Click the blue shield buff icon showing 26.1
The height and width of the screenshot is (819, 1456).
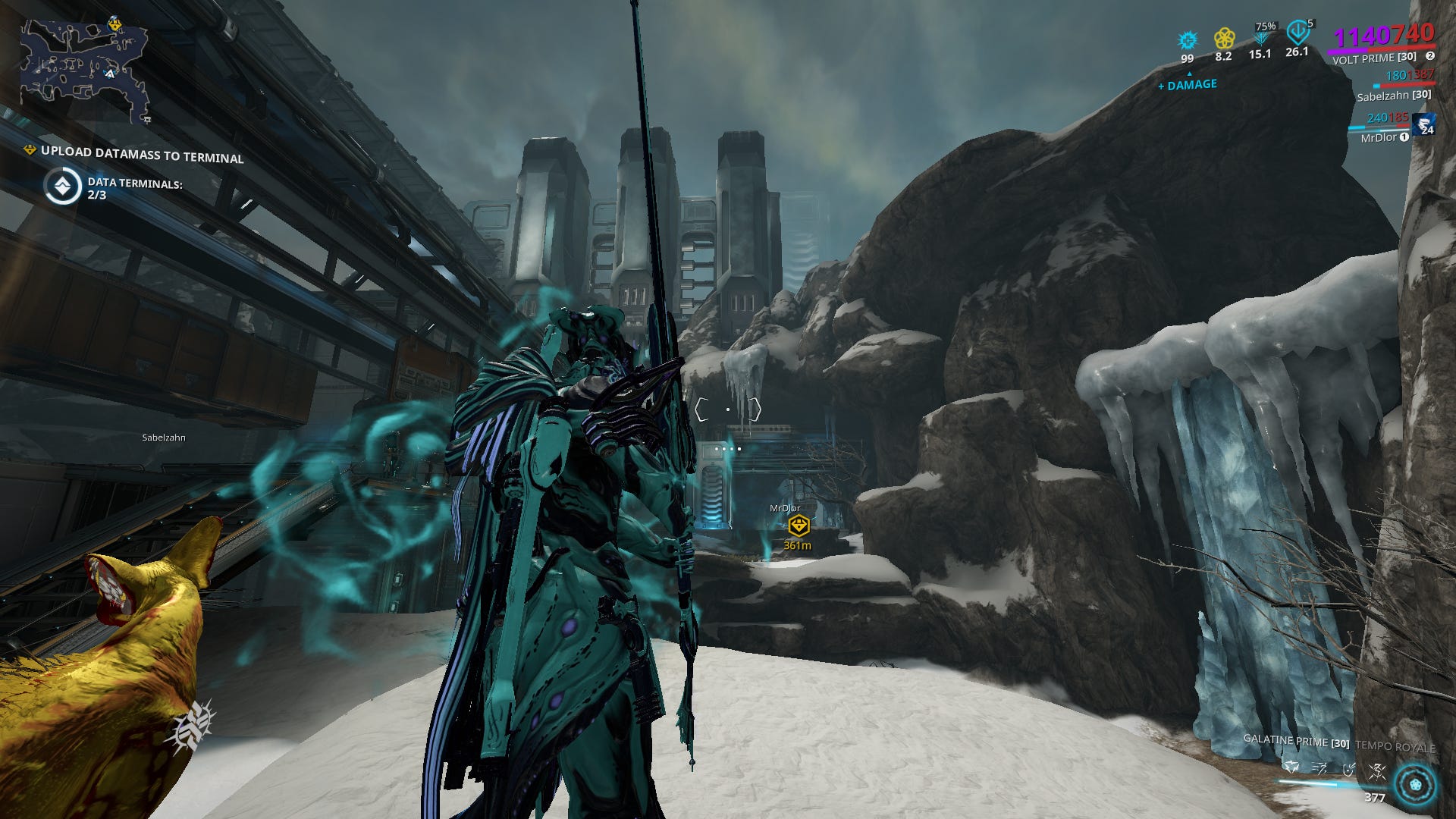(1296, 34)
